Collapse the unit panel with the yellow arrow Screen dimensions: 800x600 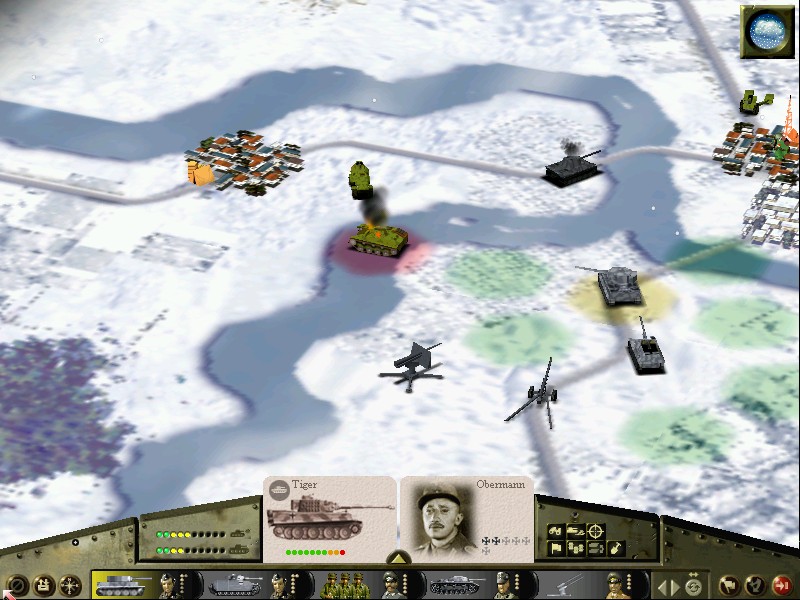397,558
